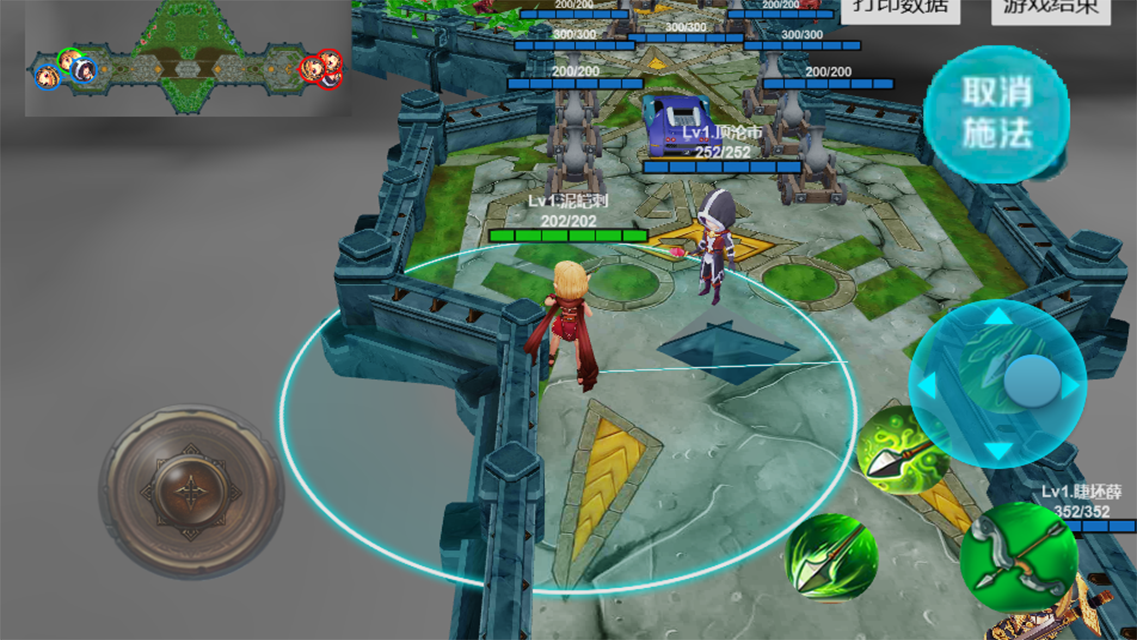Image resolution: width=1137 pixels, height=640 pixels.
Task: Tap the bronze movement joystick
Action: pos(190,492)
